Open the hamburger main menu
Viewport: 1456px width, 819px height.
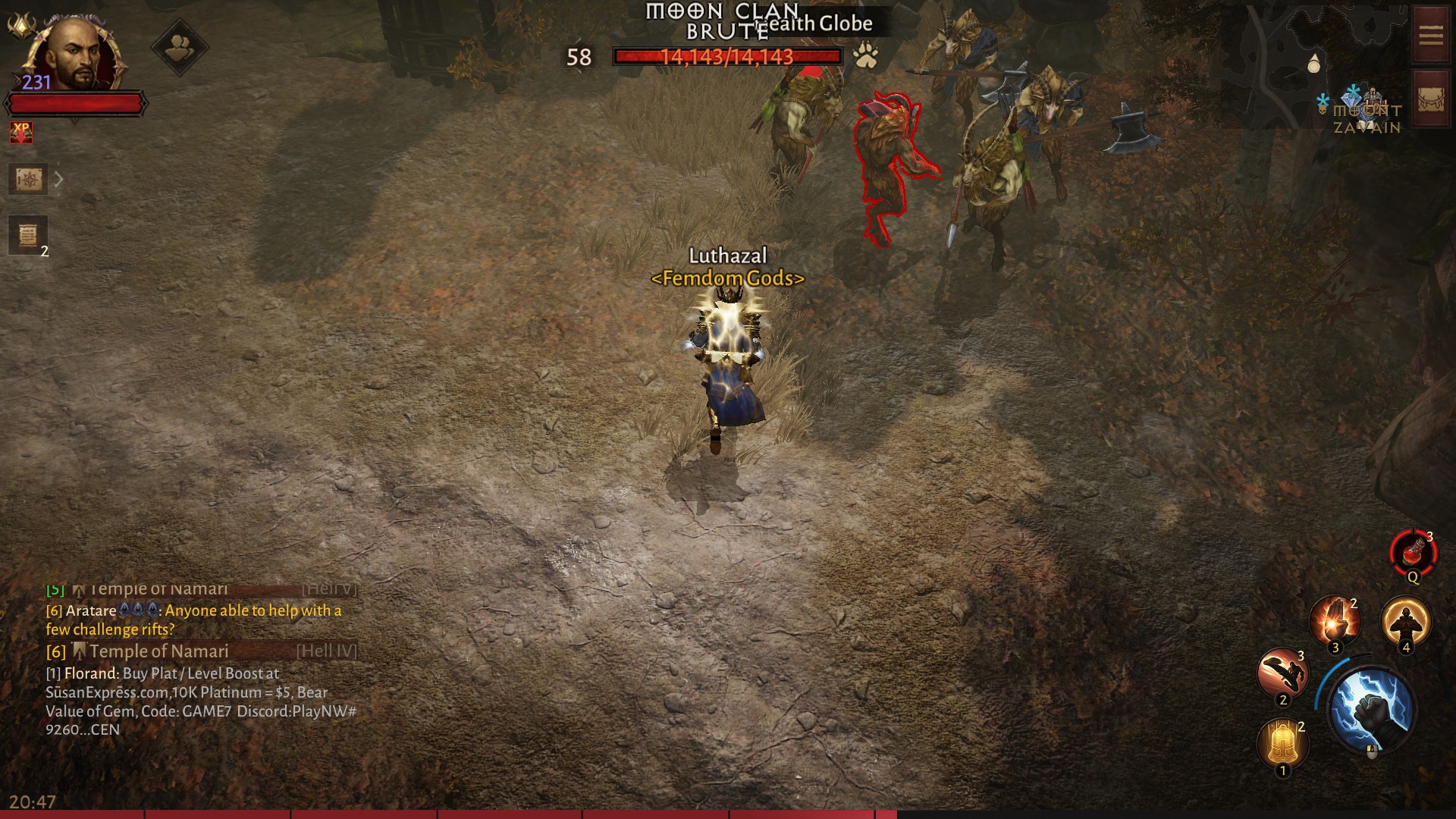(1430, 36)
